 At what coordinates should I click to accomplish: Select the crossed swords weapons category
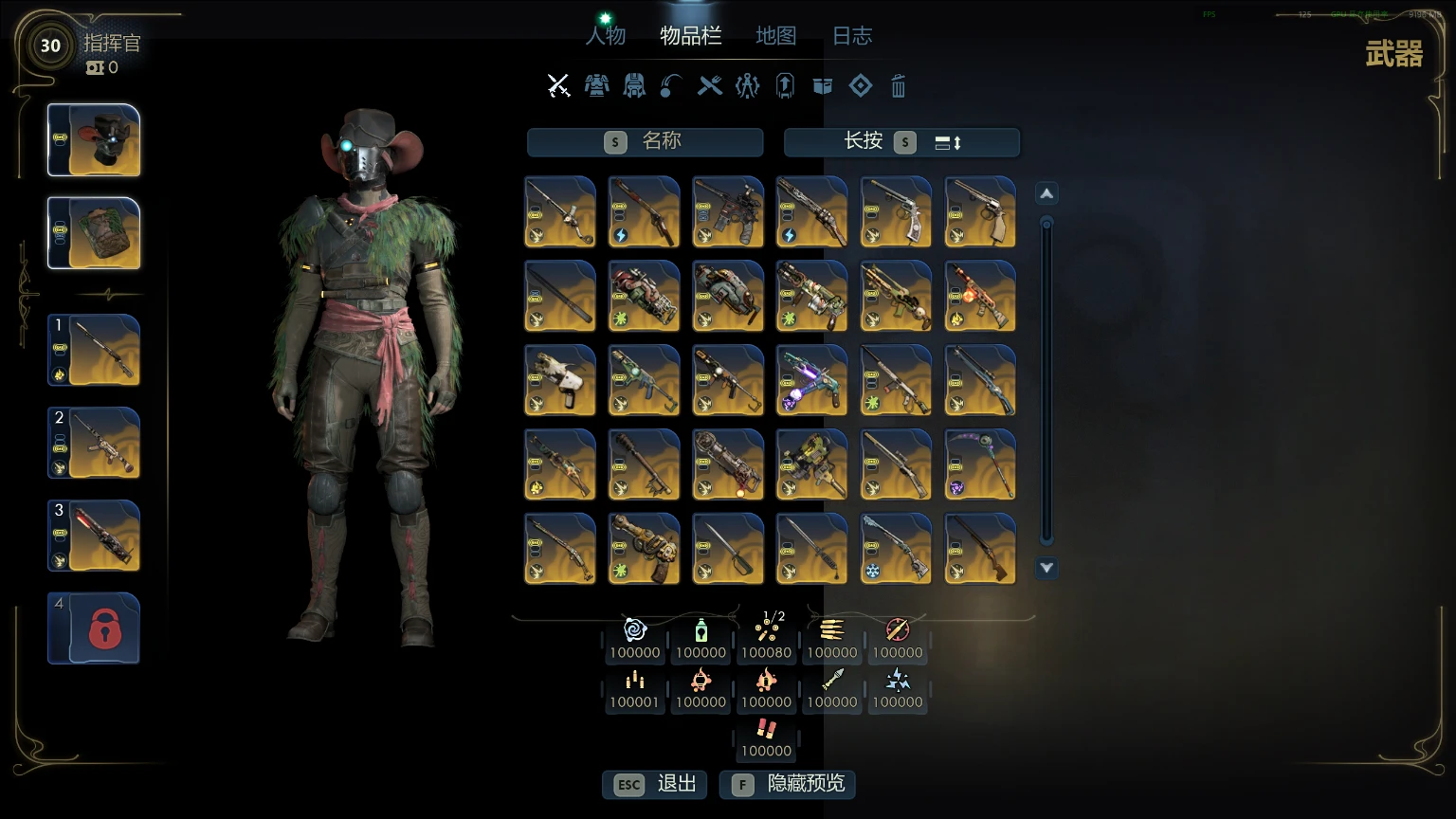[x=558, y=86]
